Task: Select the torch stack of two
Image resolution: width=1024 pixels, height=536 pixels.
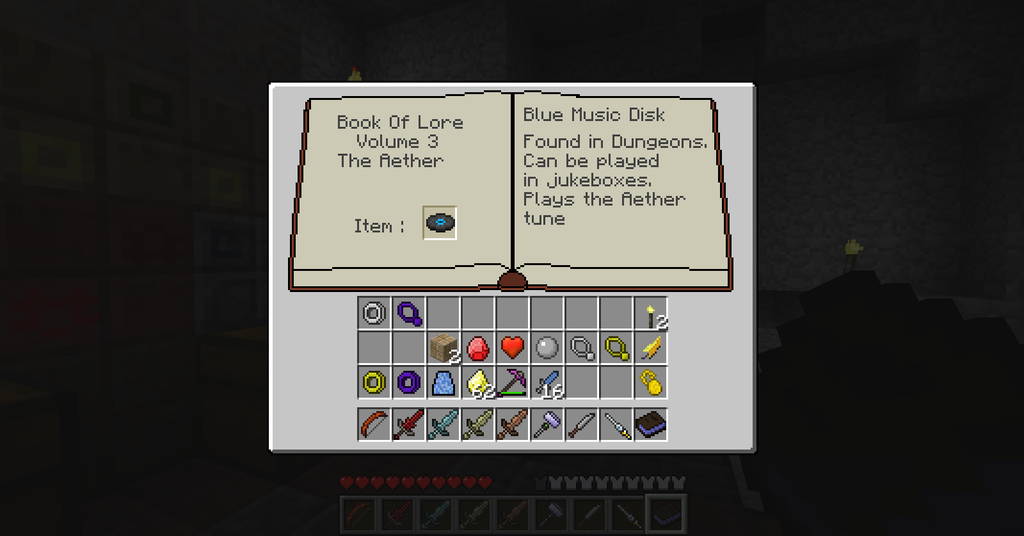Action: pos(652,313)
